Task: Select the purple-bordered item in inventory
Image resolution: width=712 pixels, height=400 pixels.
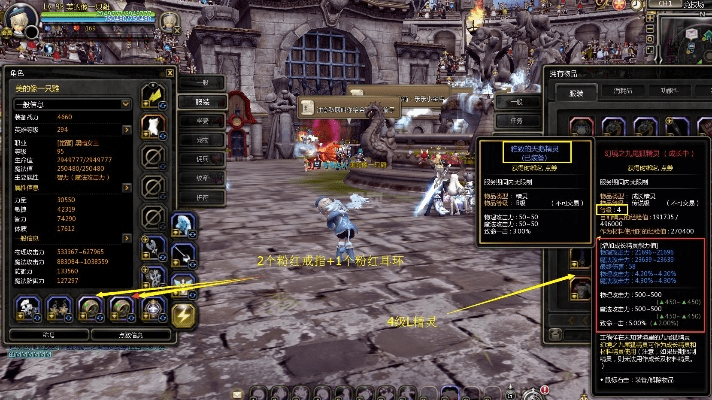Action: 613,127
